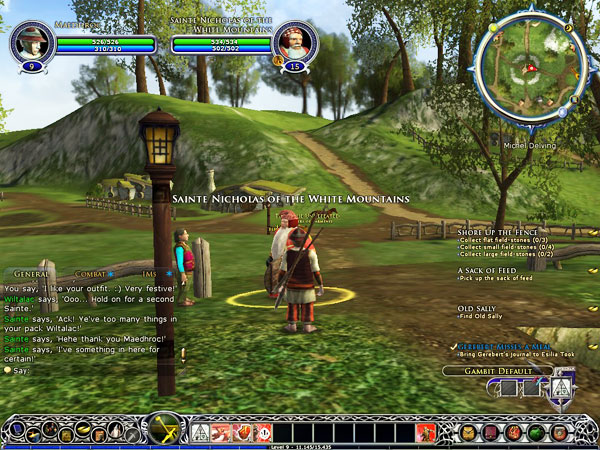This screenshot has height=450, width=600.
Task: Switch to the IMs chat tab
Action: tap(147, 272)
